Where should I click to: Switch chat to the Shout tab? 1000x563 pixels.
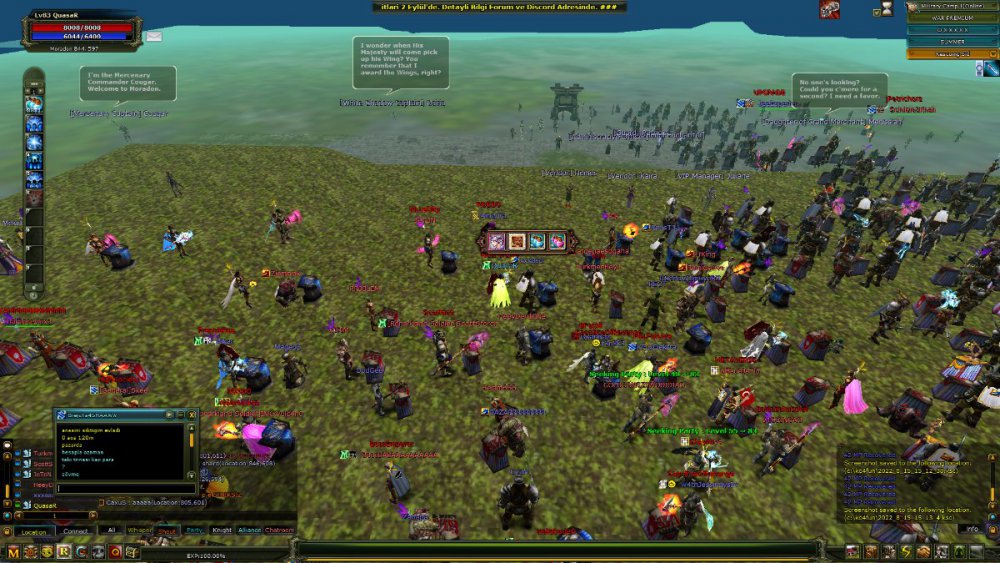pos(167,530)
